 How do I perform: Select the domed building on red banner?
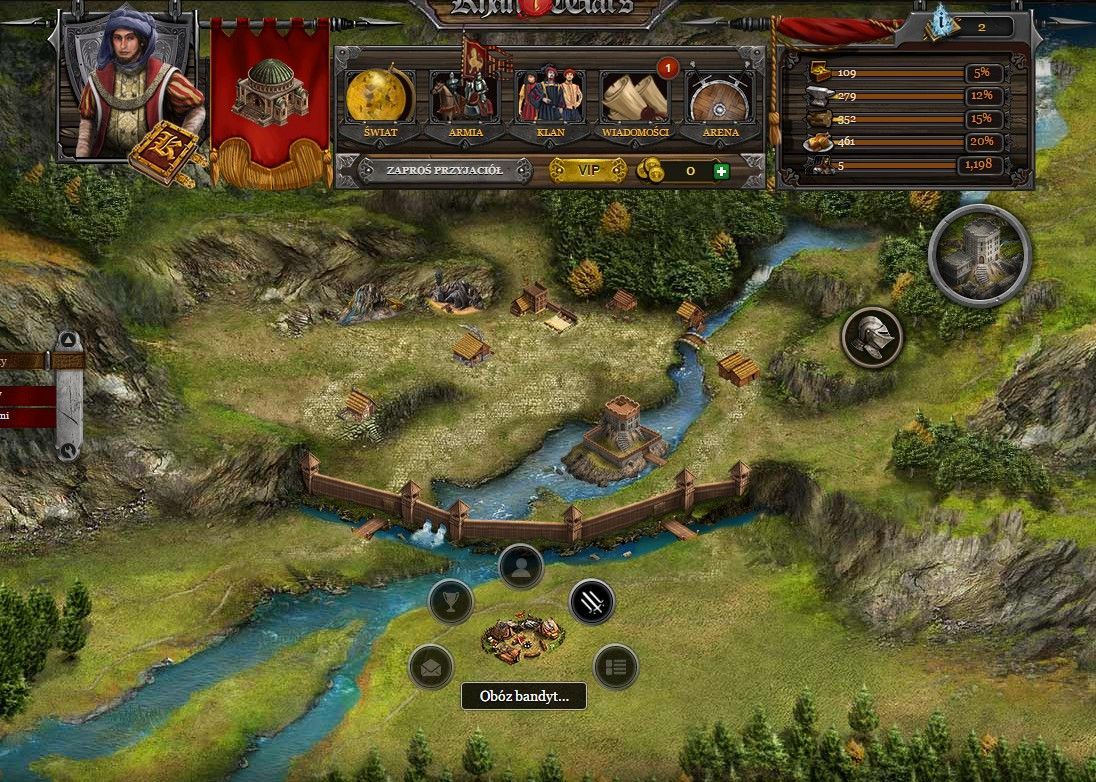coord(269,95)
